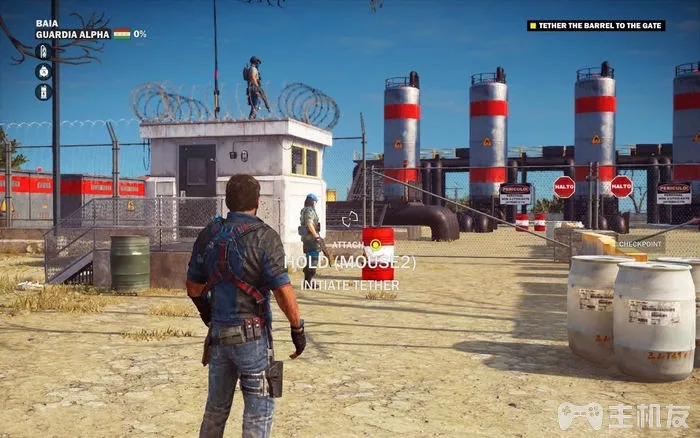The image size is (700, 438).
Task: Click the striped flag icon beside Guardia Alpha
Action: pyautogui.click(x=122, y=34)
